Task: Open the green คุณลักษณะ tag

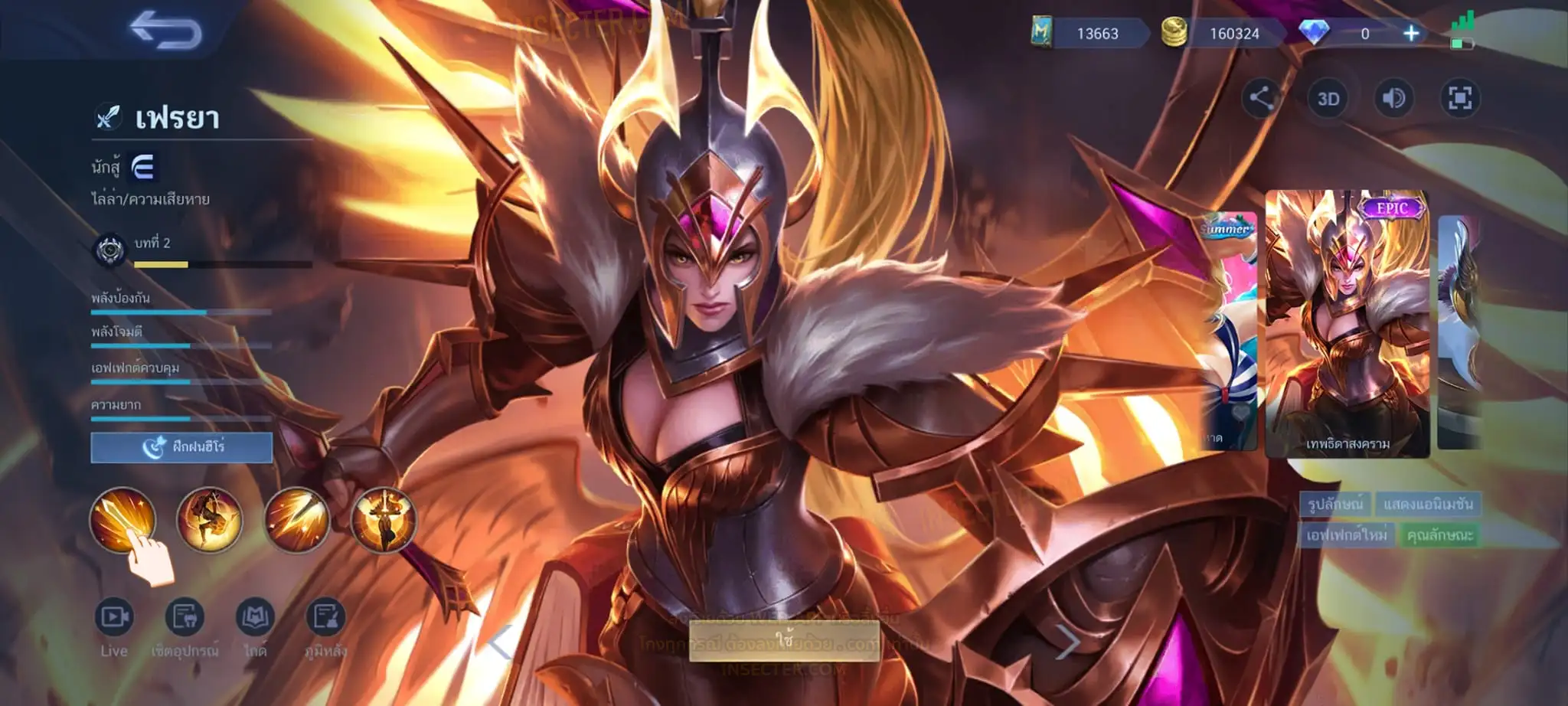Action: pyautogui.click(x=1439, y=535)
